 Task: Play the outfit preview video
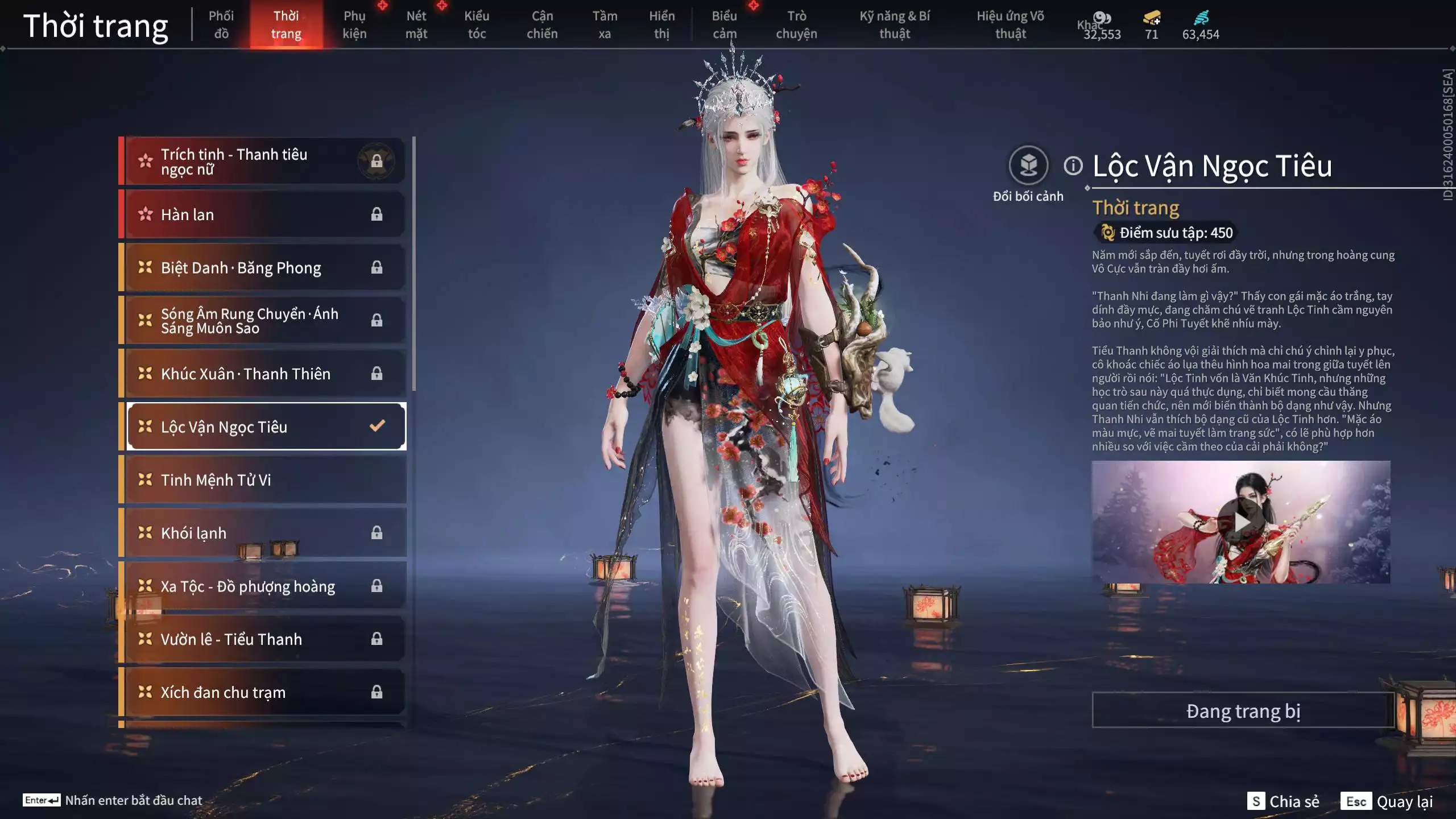click(1240, 522)
